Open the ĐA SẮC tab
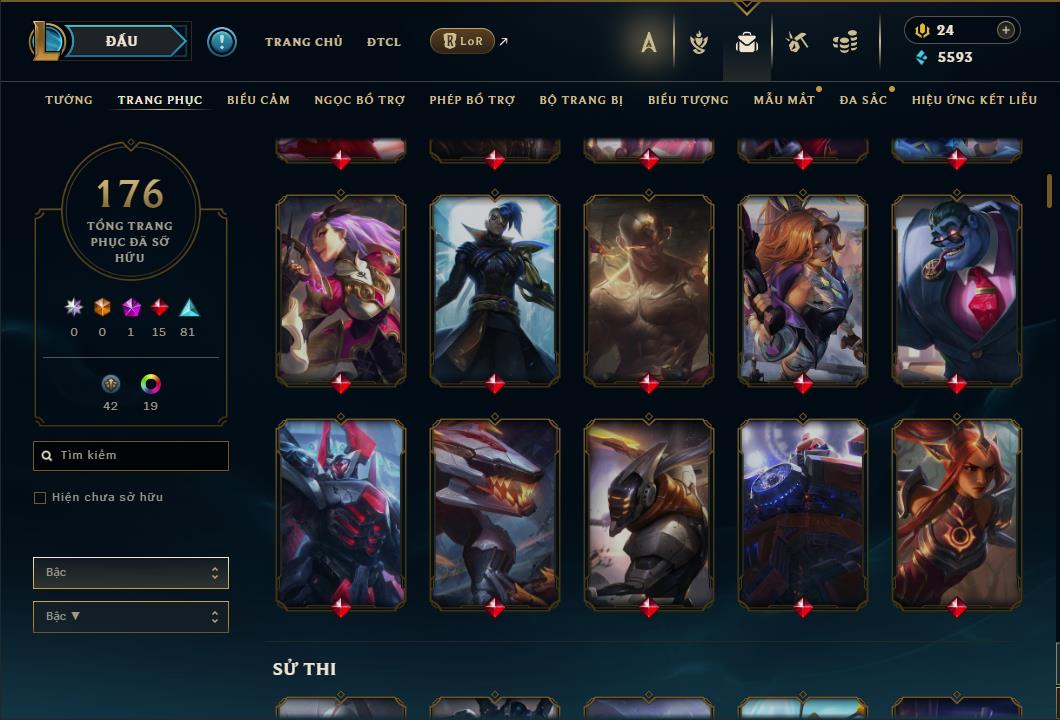This screenshot has width=1060, height=720. point(863,100)
